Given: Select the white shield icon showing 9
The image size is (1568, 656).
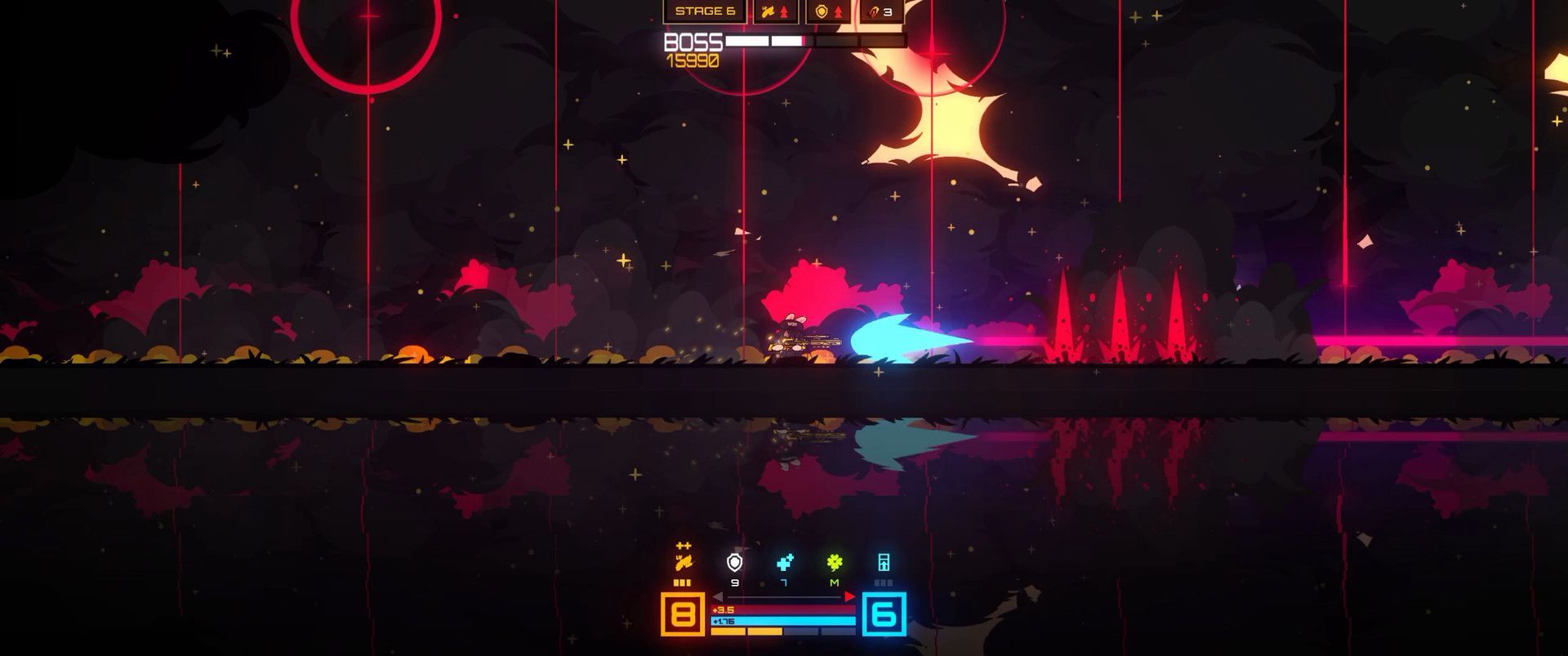Looking at the screenshot, I should tap(734, 563).
